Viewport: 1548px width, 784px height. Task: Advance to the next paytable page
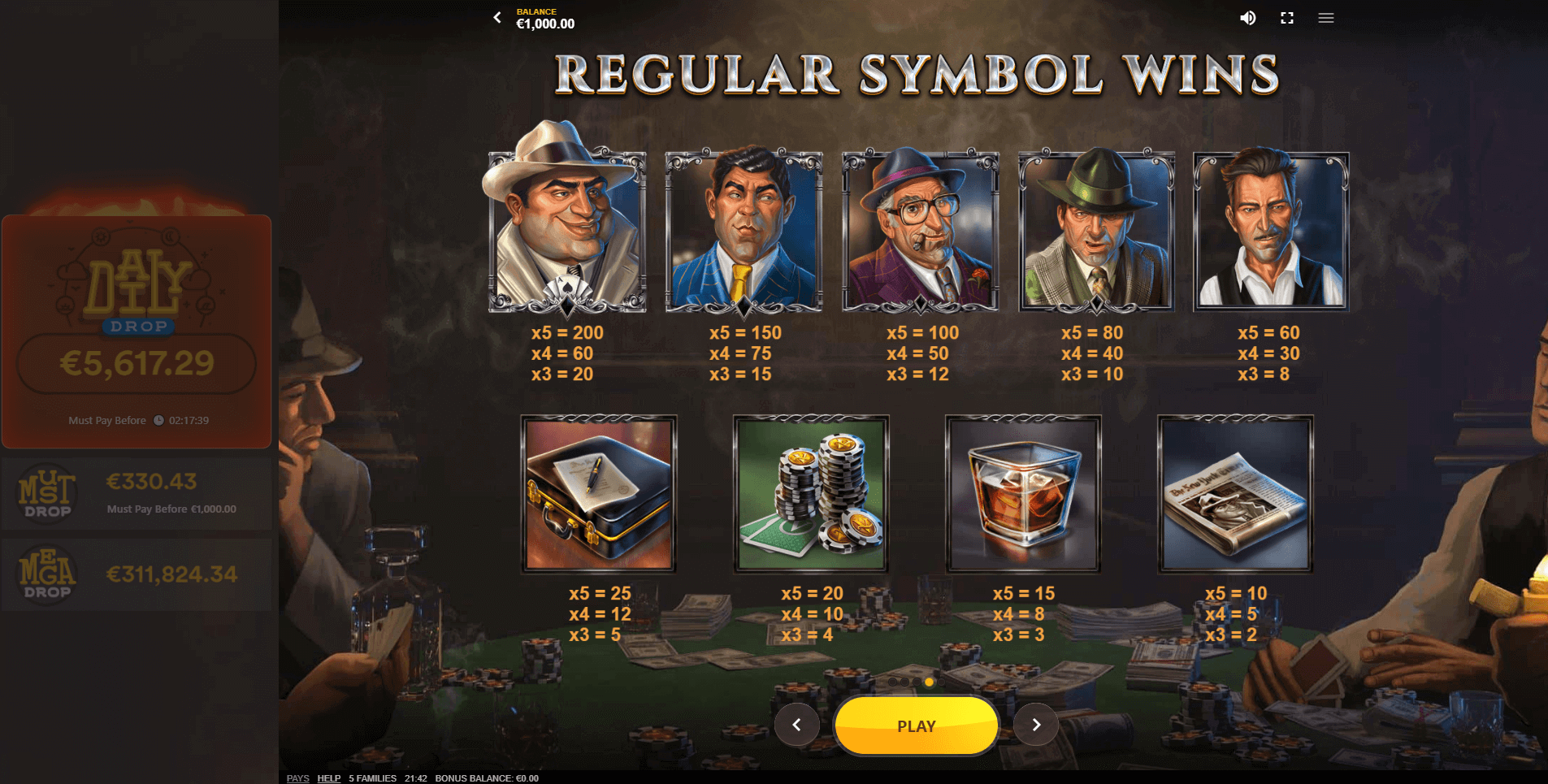tap(1036, 725)
